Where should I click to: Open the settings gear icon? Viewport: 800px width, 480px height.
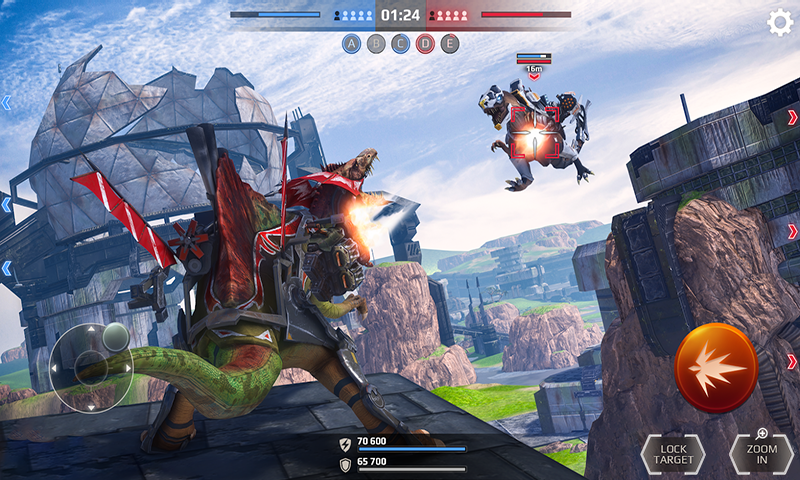click(x=779, y=23)
